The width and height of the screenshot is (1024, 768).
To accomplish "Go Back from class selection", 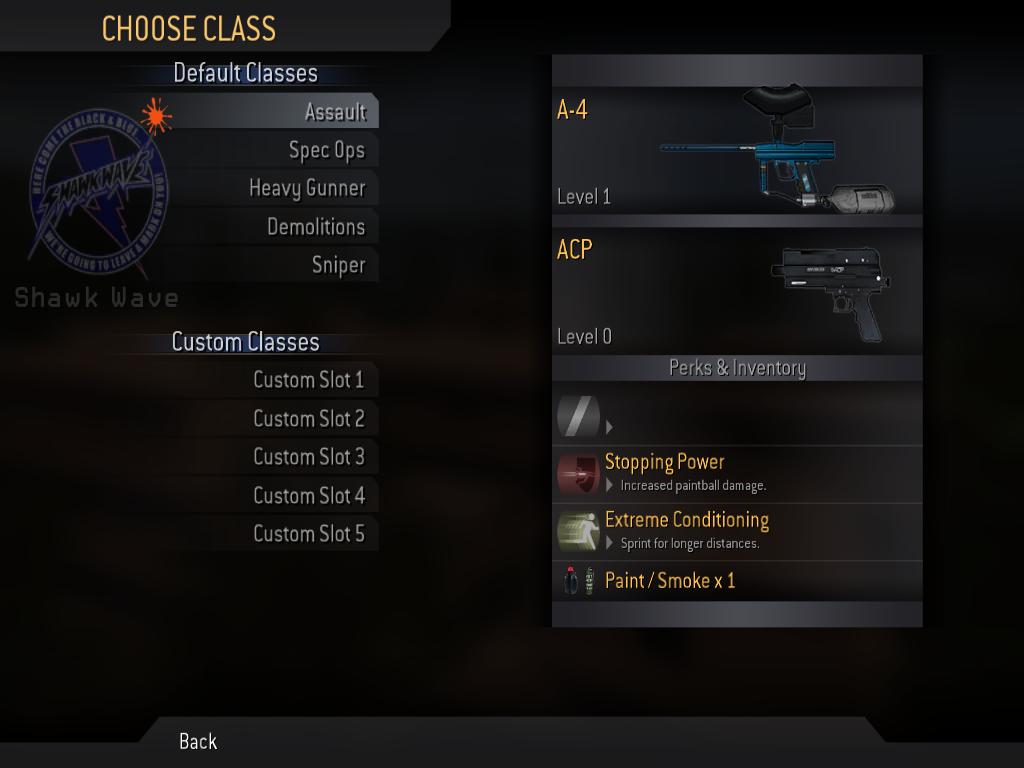I will [x=198, y=741].
